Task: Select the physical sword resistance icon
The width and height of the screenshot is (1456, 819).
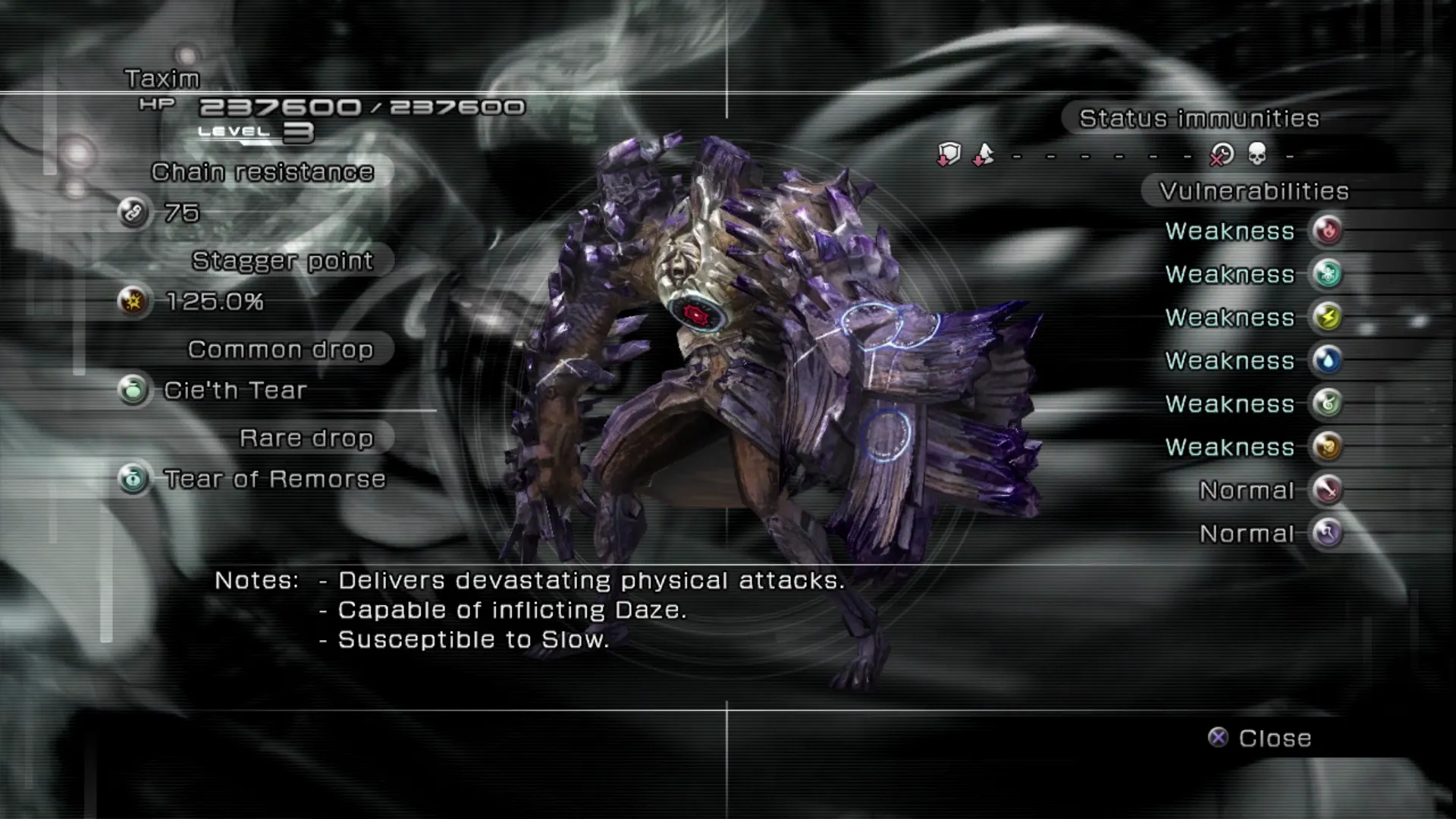Action: 1327,490
